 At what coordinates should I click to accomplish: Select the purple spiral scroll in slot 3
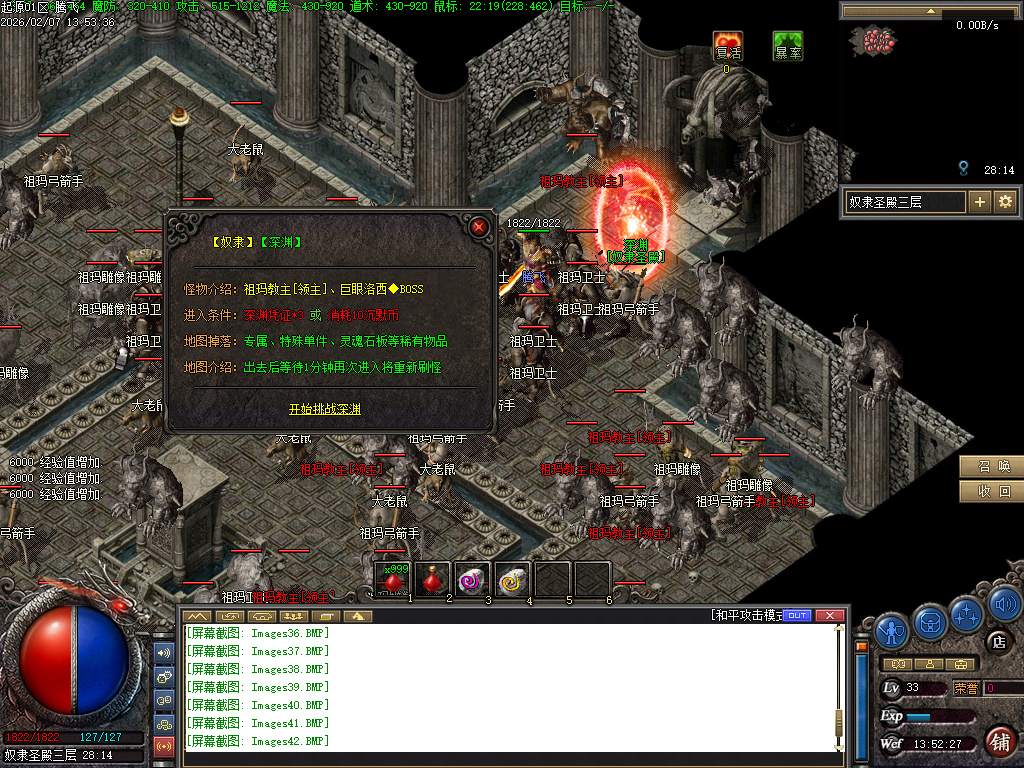[472, 578]
